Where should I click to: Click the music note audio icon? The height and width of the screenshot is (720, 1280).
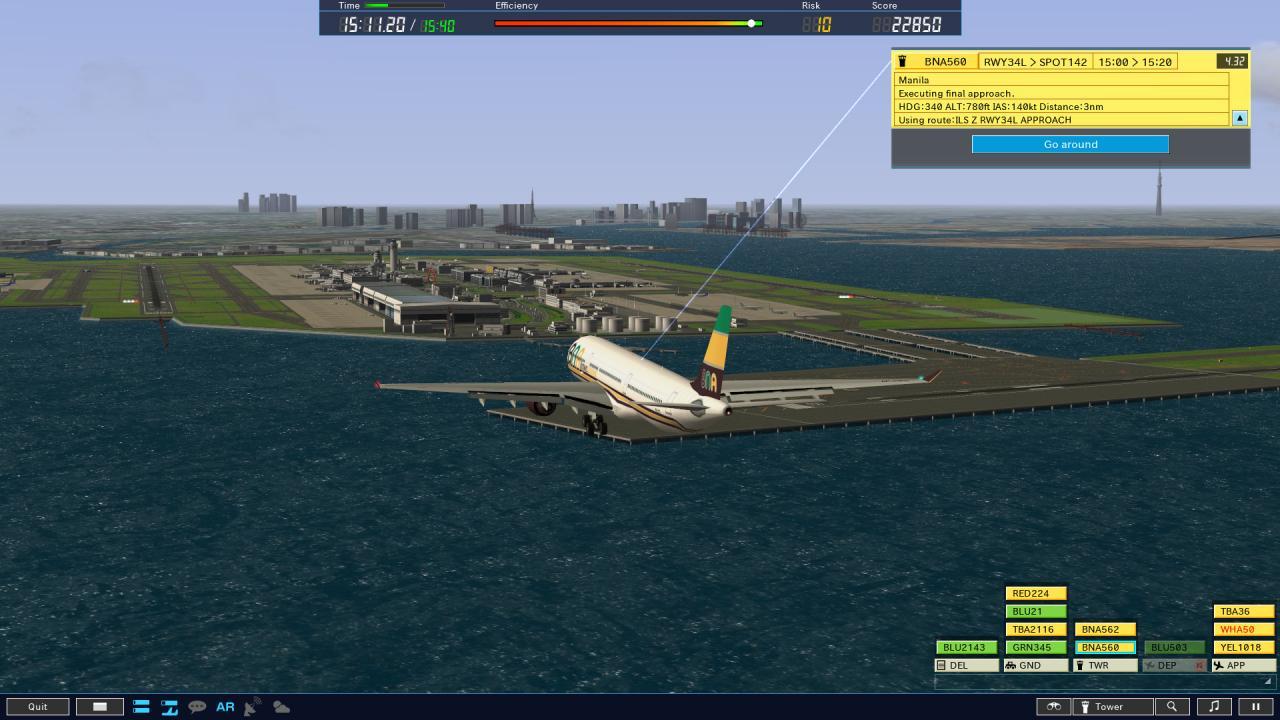click(x=1216, y=706)
